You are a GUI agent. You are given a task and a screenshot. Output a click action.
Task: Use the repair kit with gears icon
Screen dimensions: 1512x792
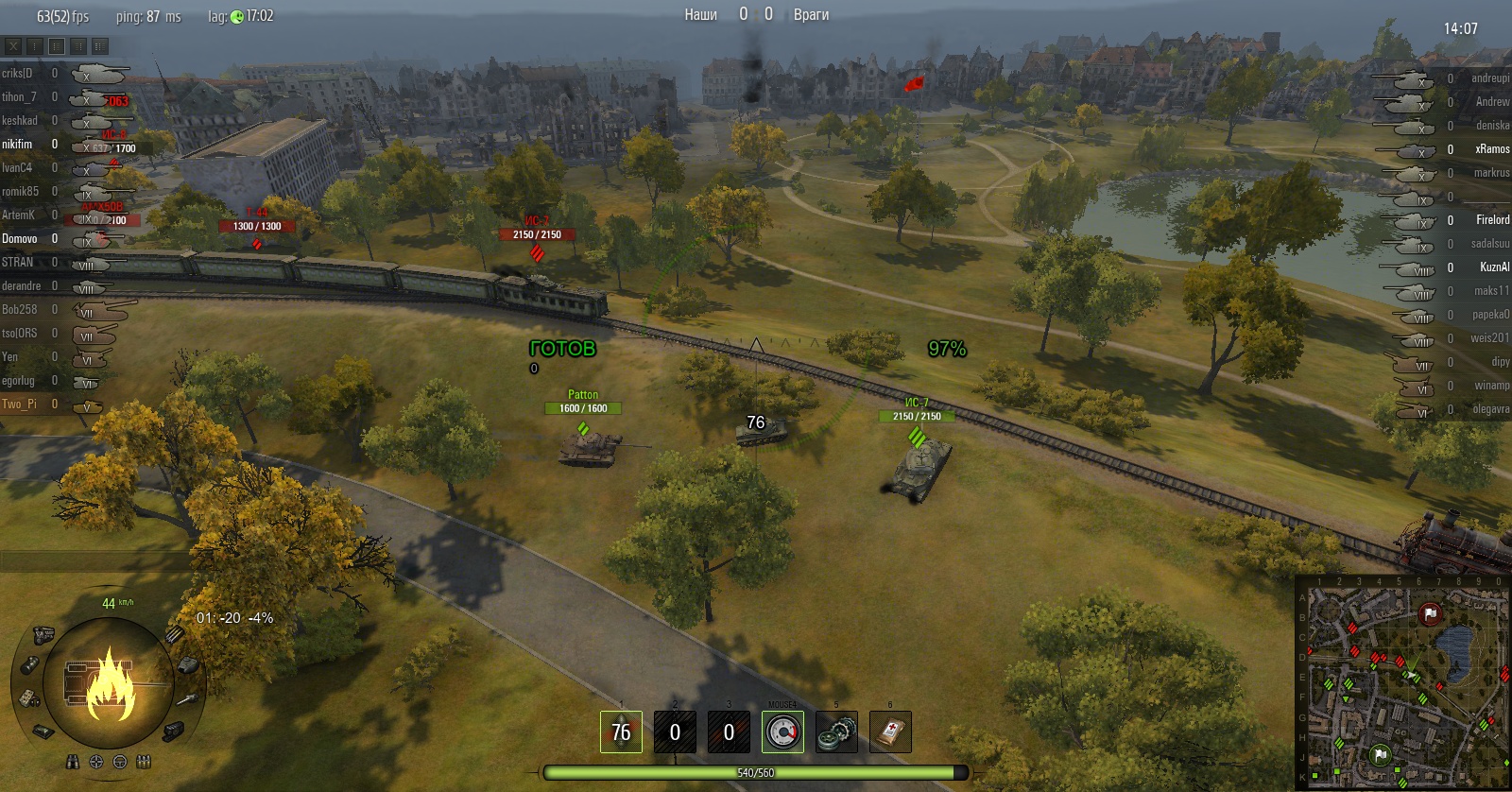836,732
